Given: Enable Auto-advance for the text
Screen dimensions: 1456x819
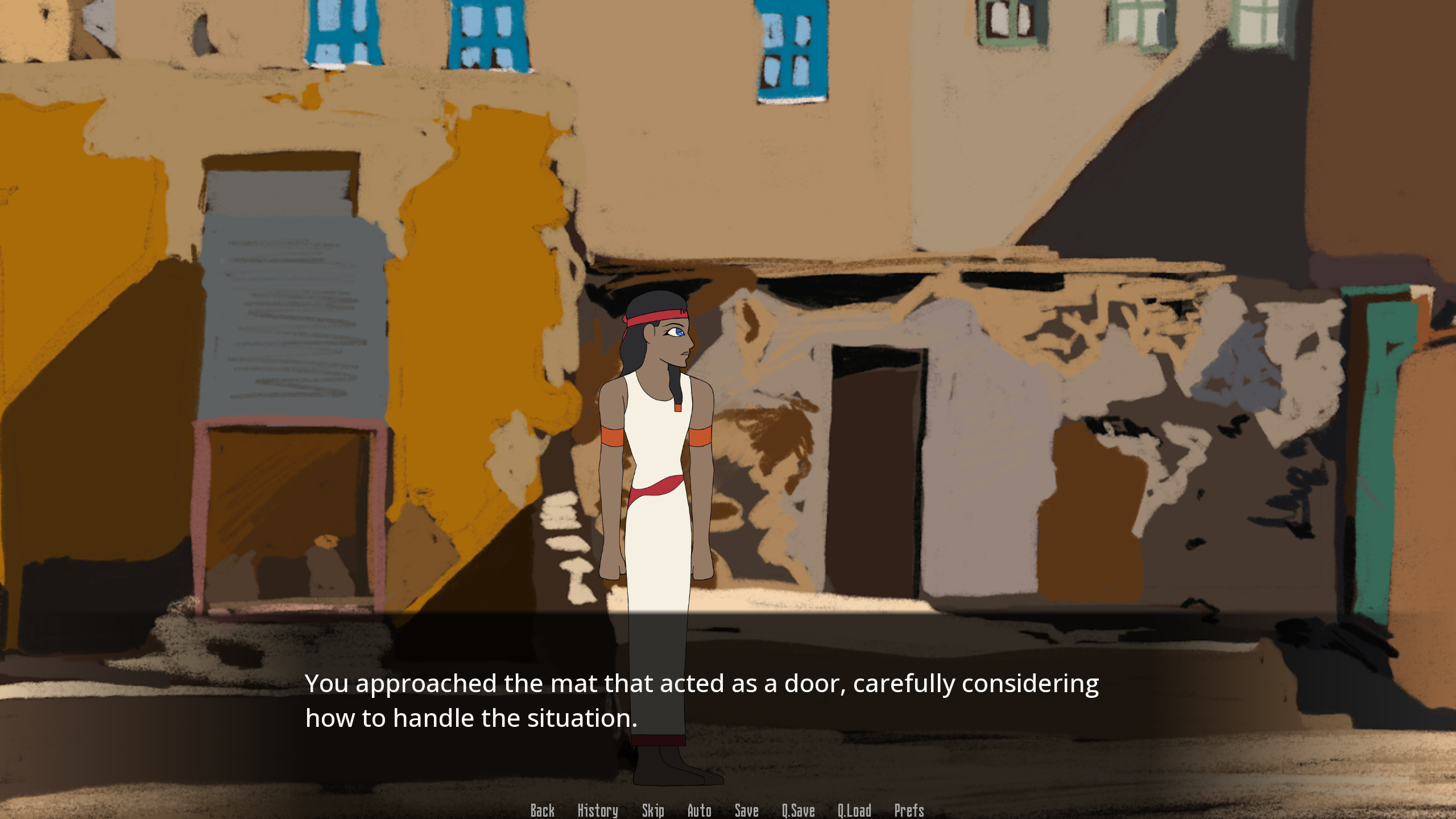Looking at the screenshot, I should click(x=699, y=810).
